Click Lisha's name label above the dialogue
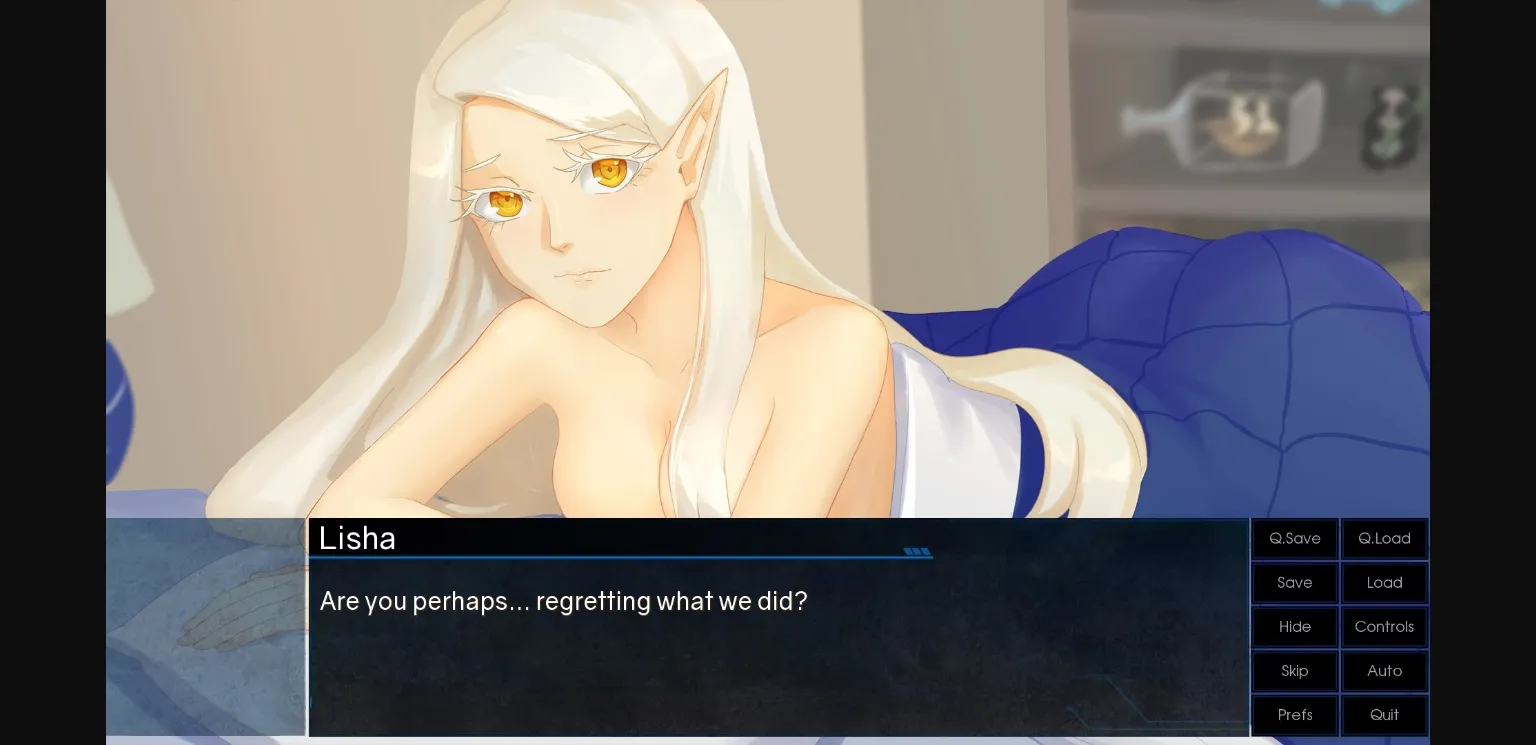 [x=357, y=538]
